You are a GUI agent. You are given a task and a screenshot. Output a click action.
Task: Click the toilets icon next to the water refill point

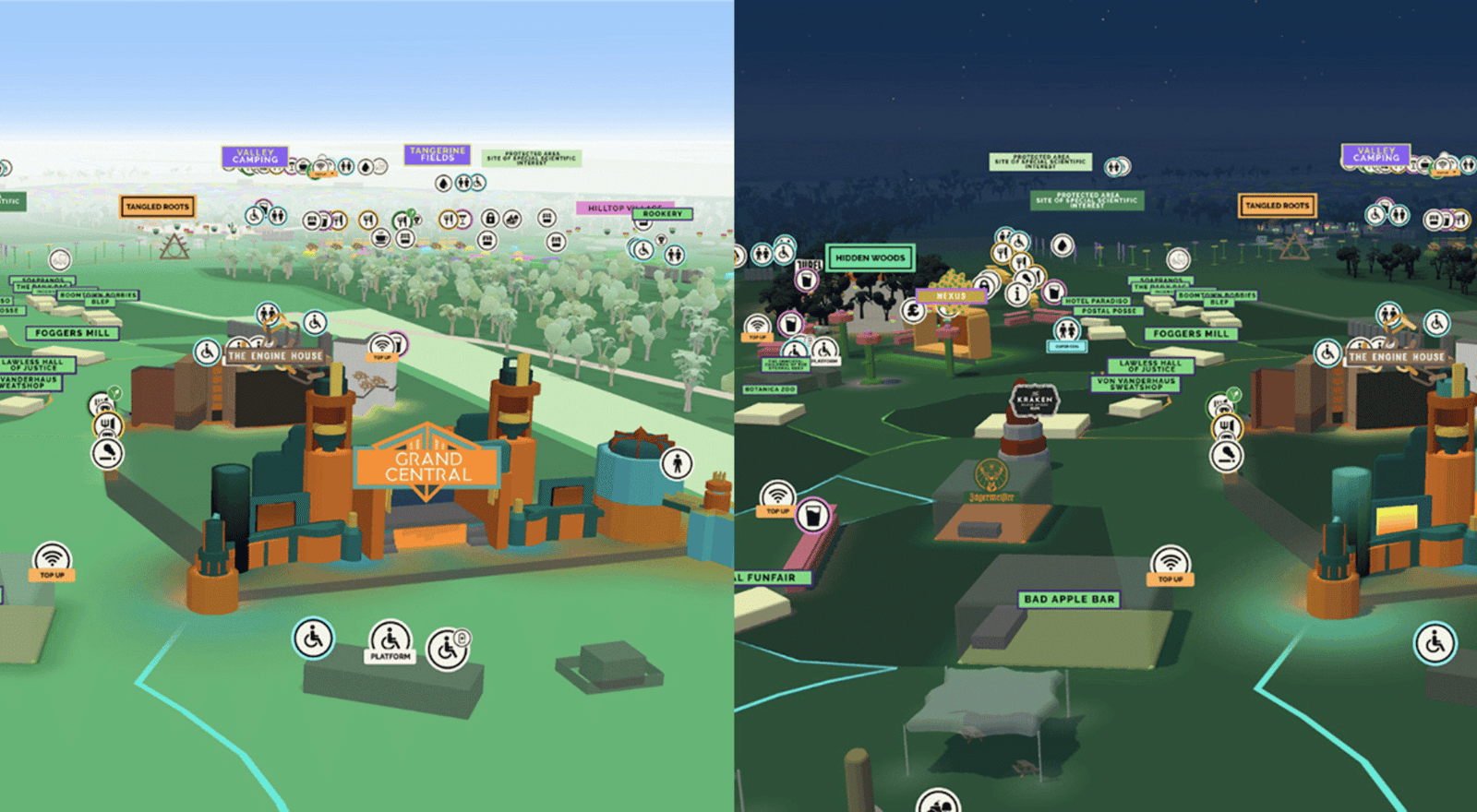(463, 182)
